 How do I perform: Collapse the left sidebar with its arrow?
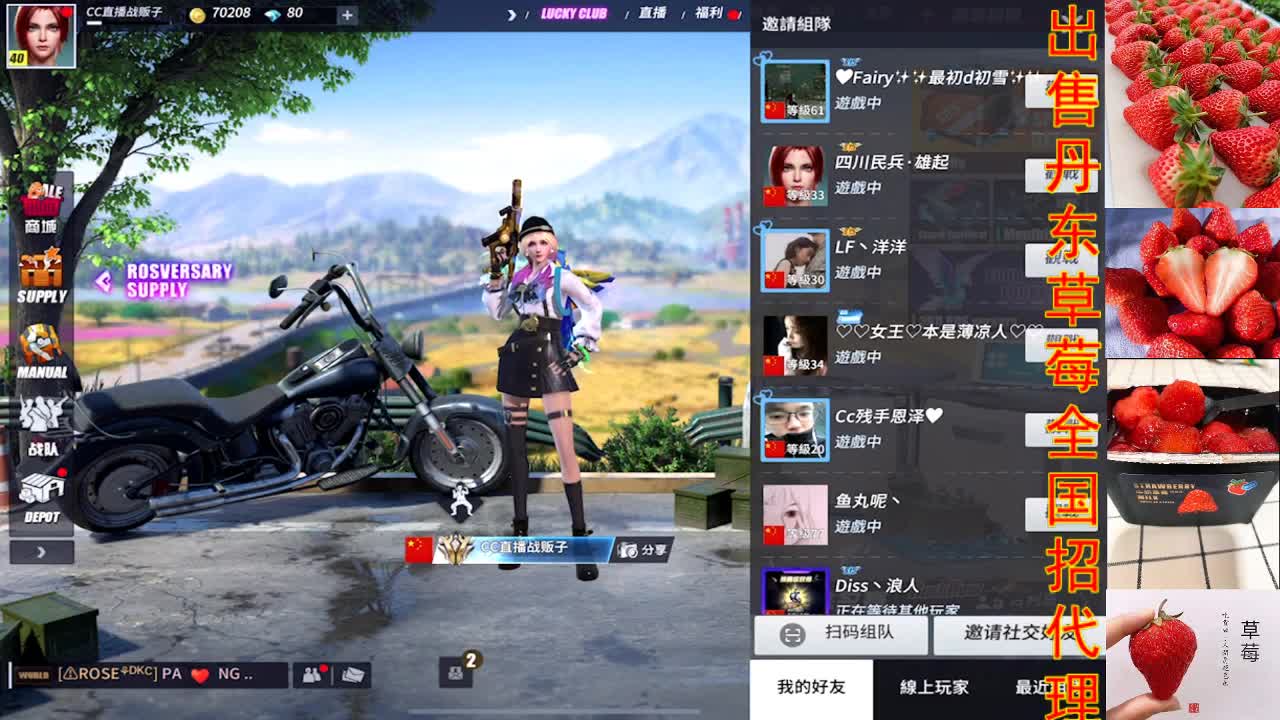(x=40, y=551)
